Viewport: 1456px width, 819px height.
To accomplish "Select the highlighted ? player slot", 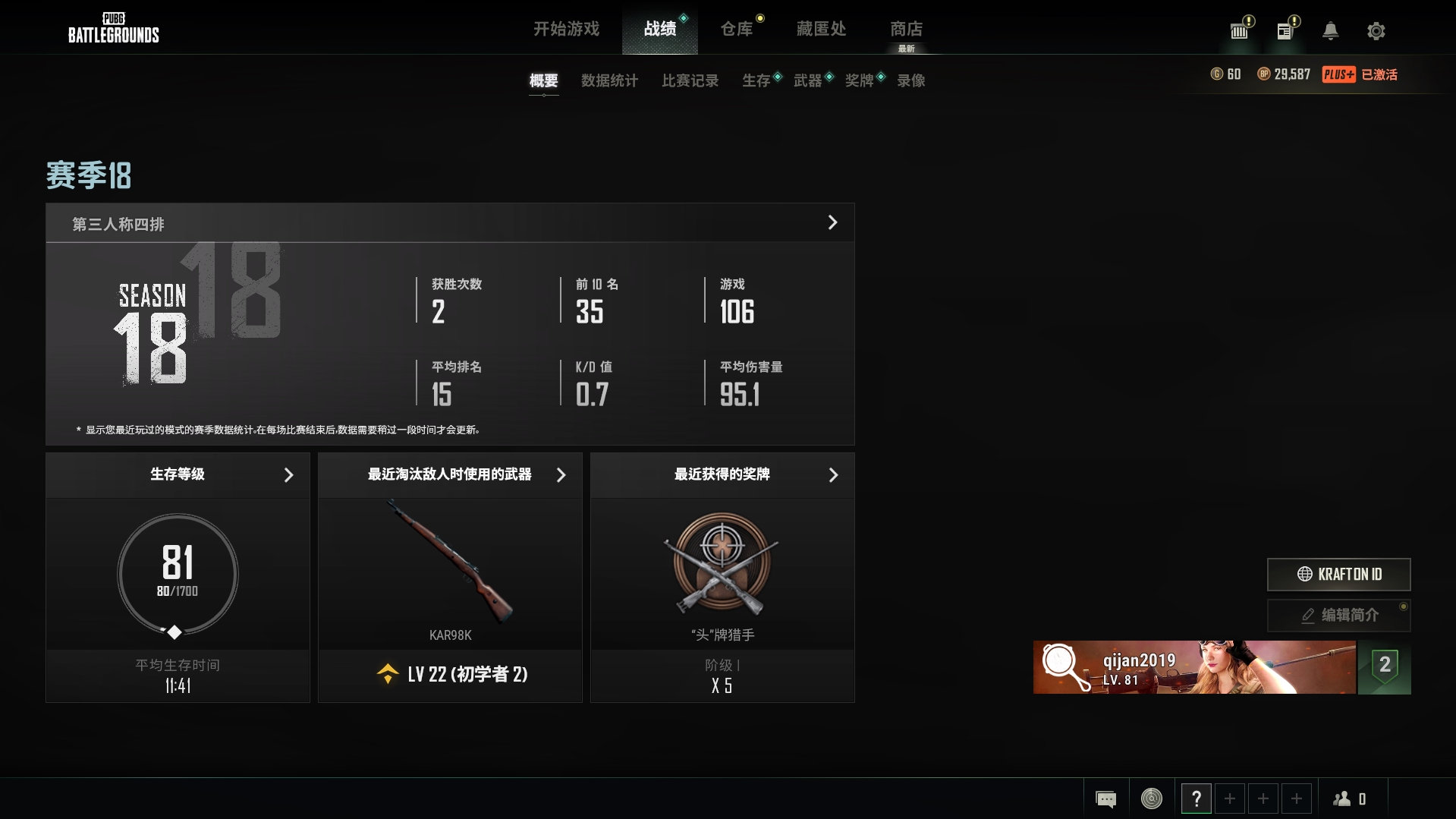I will (x=1197, y=798).
